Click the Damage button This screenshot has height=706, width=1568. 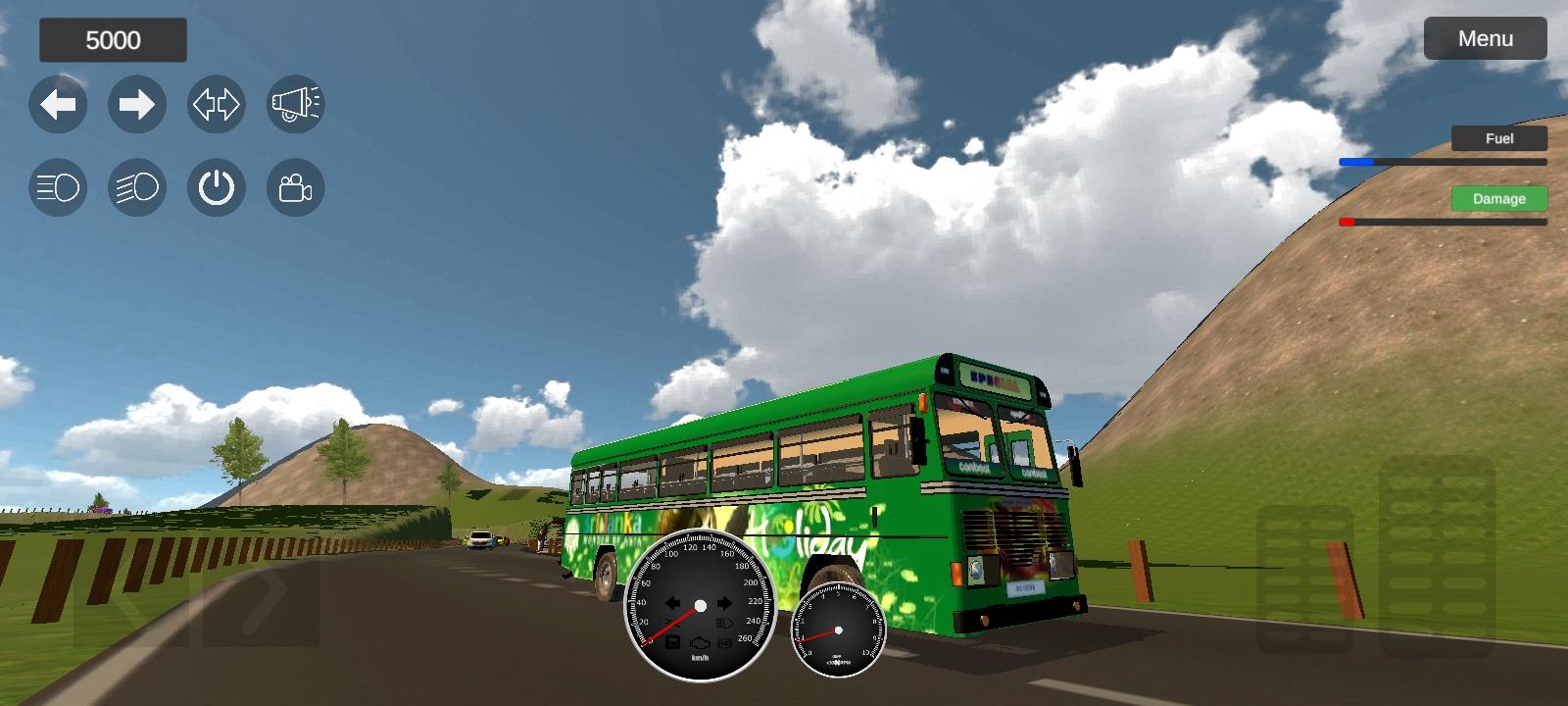coord(1498,198)
